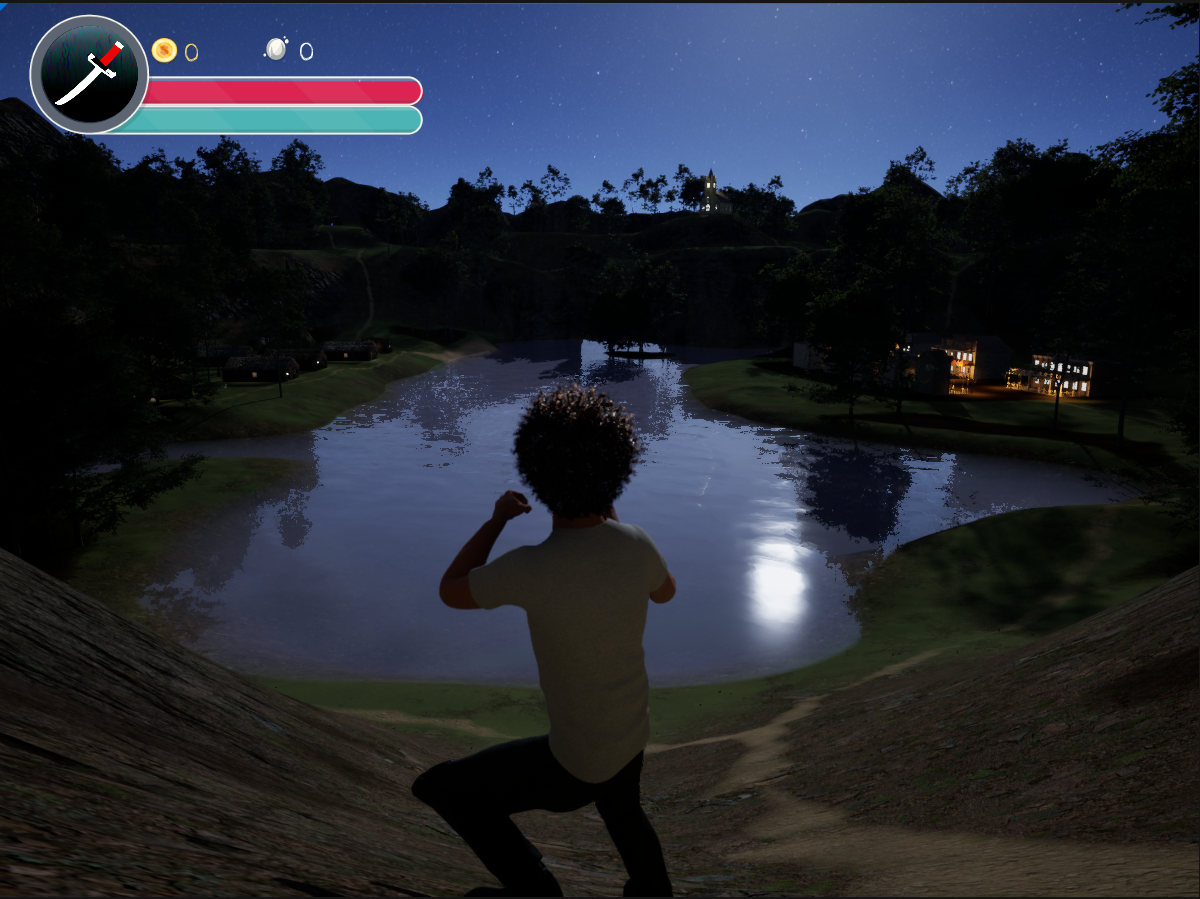This screenshot has height=899, width=1200.
Task: Select the gold coin currency icon
Action: pyautogui.click(x=164, y=50)
